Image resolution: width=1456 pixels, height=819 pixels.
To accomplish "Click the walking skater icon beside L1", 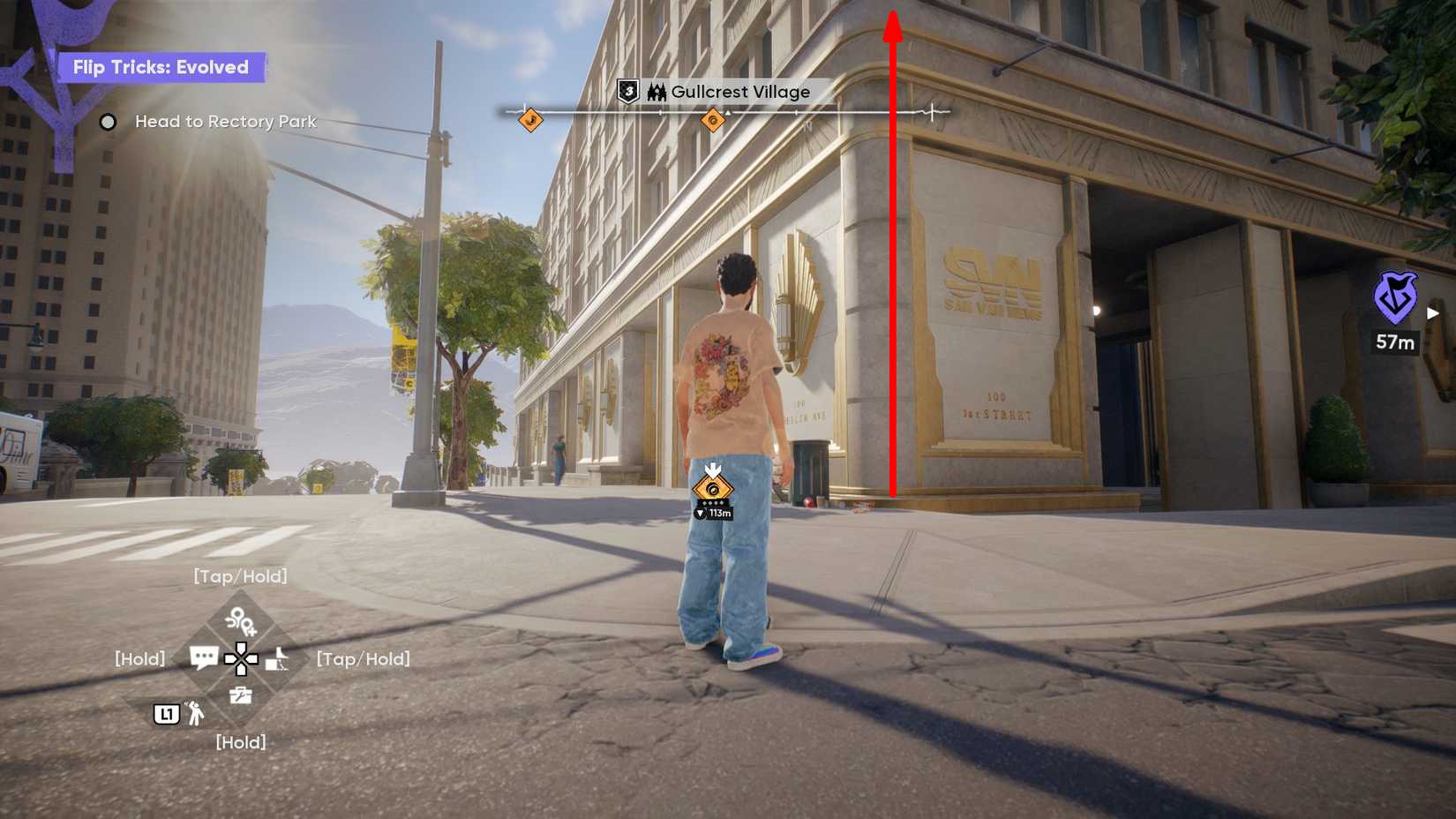I will click(x=195, y=715).
